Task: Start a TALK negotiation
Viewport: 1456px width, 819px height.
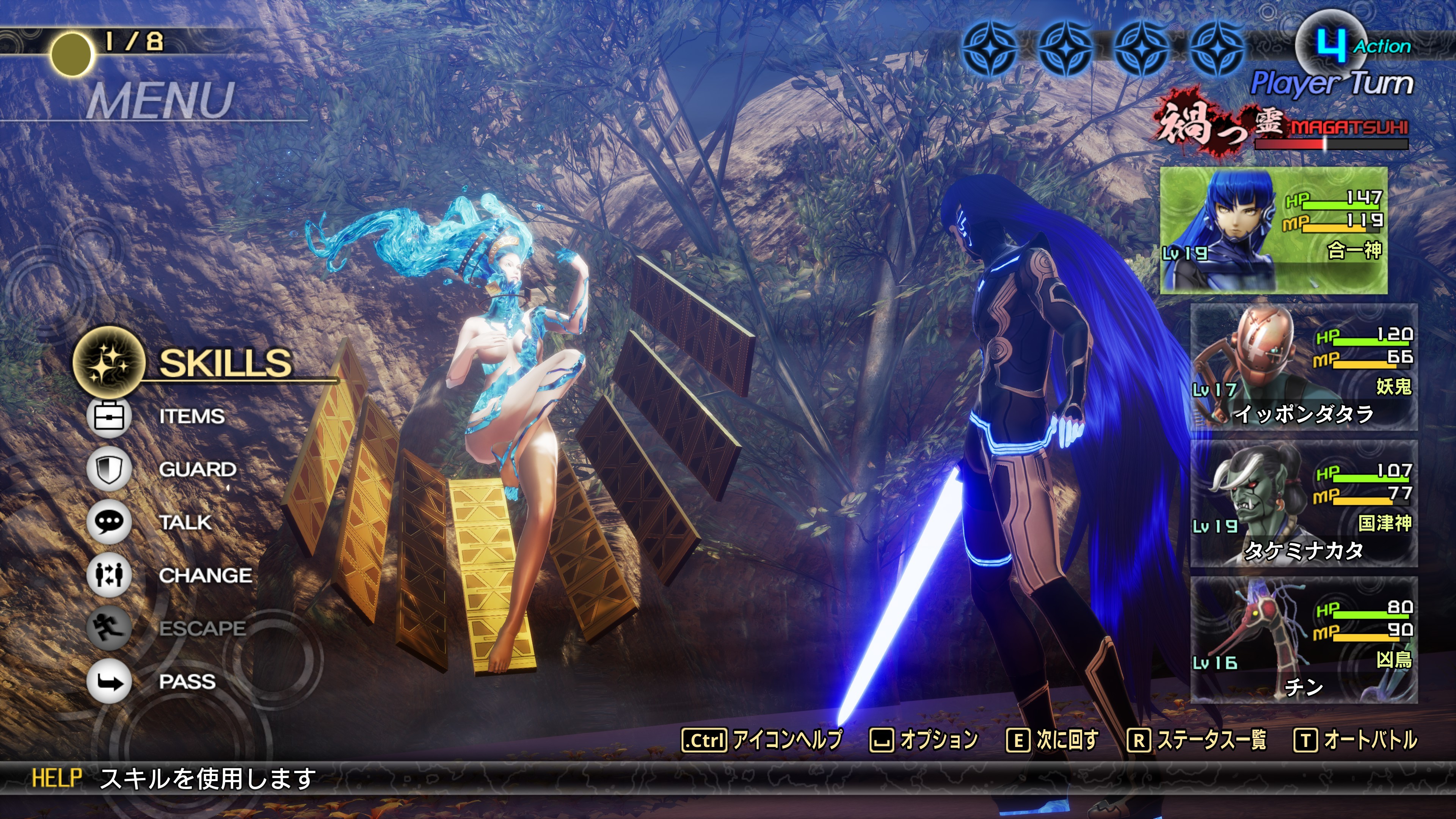Action: click(x=185, y=522)
